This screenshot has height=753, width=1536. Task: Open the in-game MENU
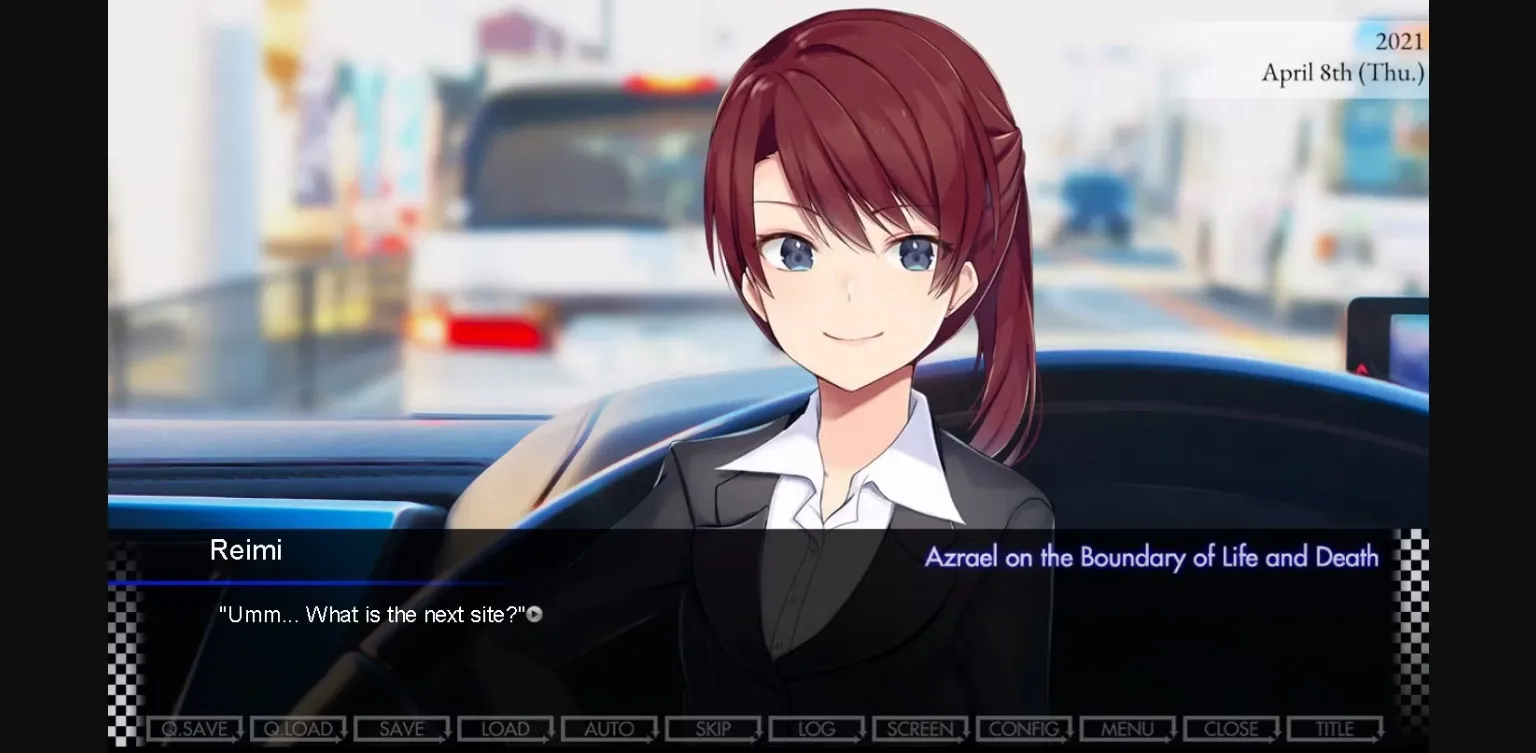1127,728
